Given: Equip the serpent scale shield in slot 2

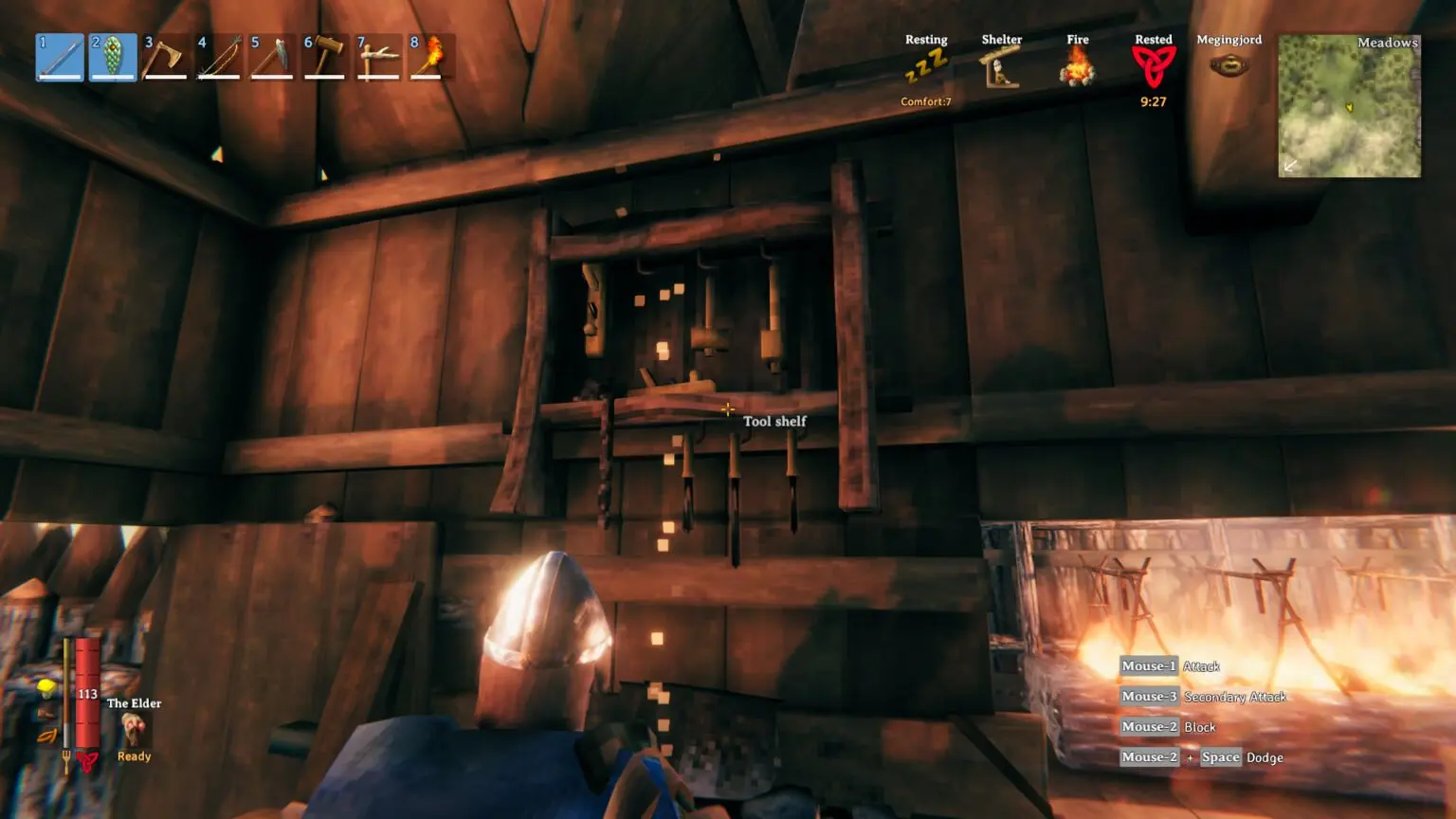Looking at the screenshot, I should coord(113,57).
